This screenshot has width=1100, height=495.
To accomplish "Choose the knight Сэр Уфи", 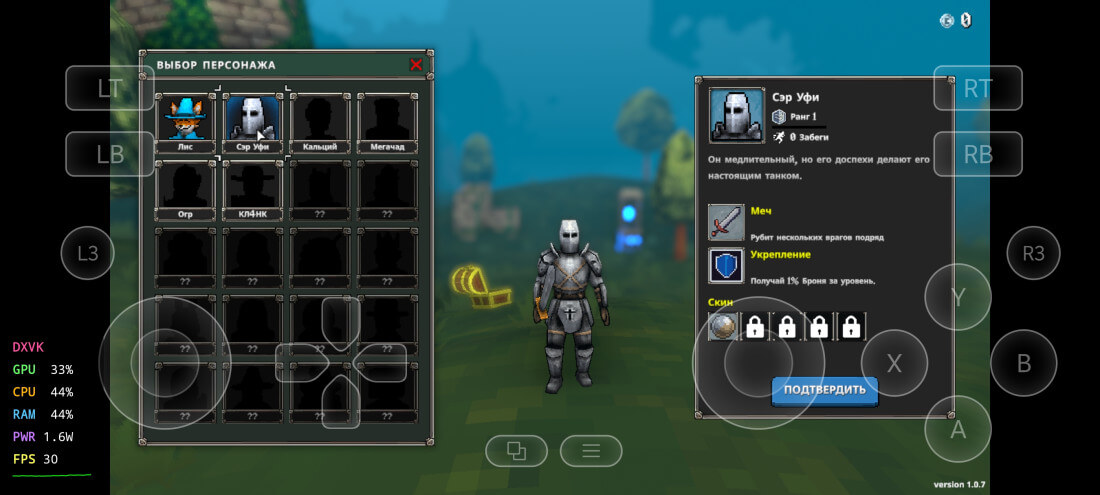I will 253,120.
